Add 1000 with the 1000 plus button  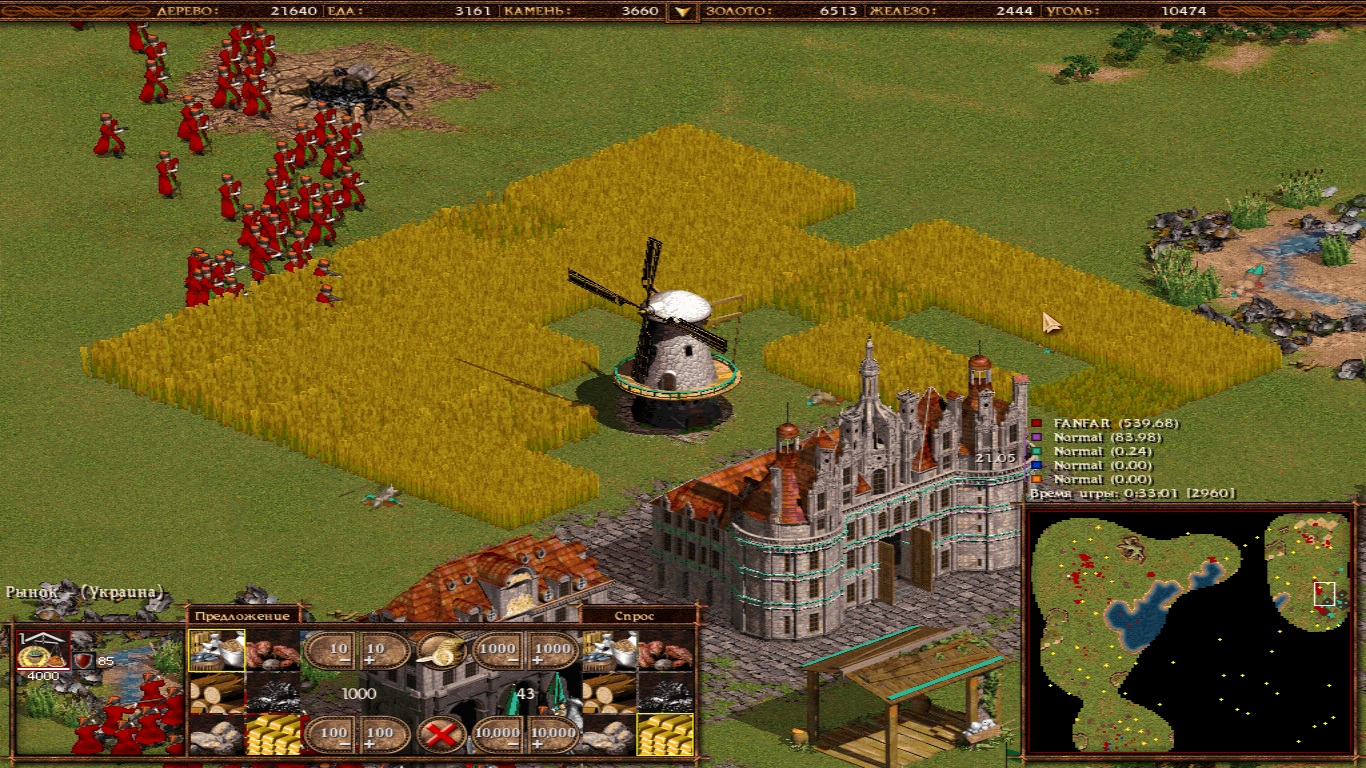click(x=553, y=651)
